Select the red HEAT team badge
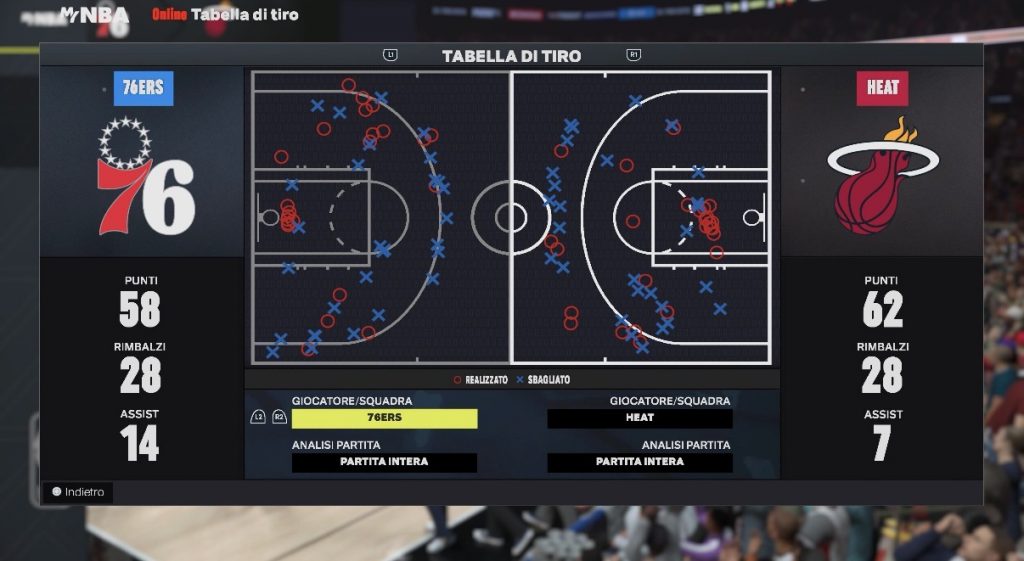 882,88
